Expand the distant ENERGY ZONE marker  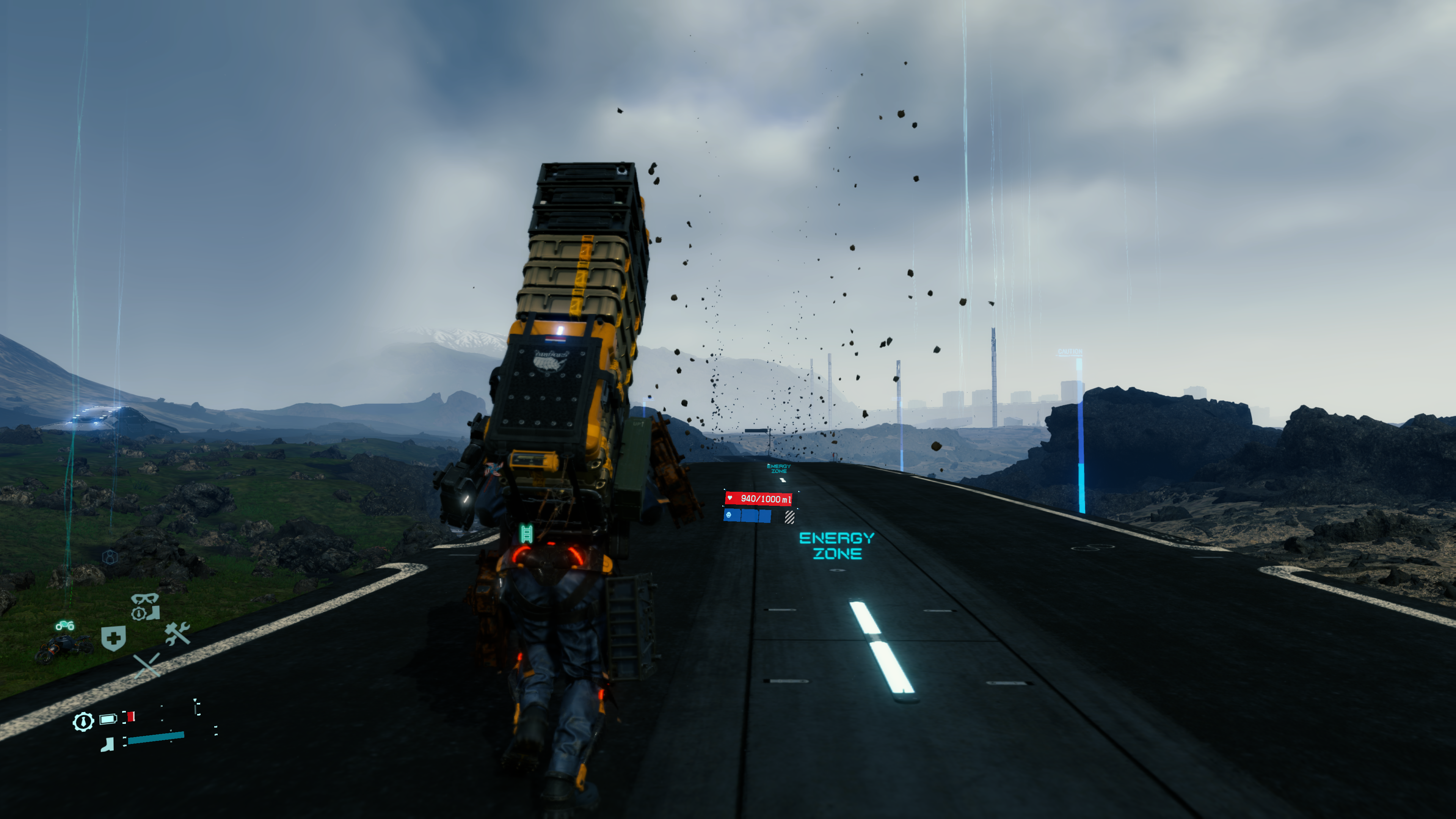tap(778, 468)
